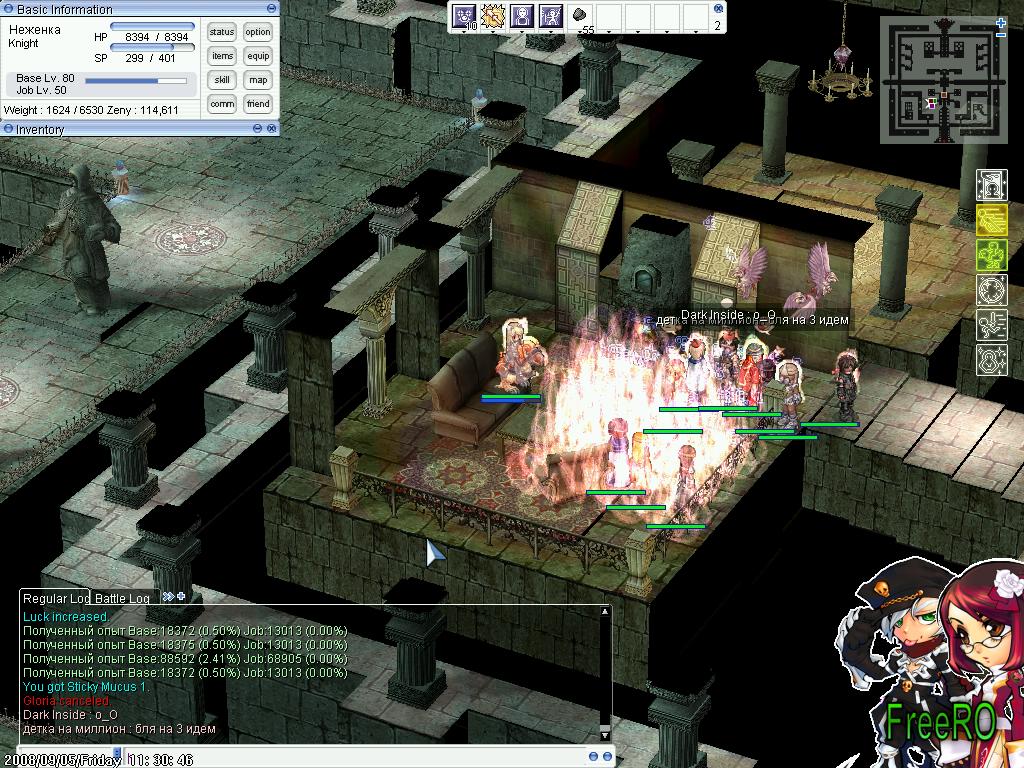Open the option menu
Screen dimensions: 1024x768
point(258,32)
